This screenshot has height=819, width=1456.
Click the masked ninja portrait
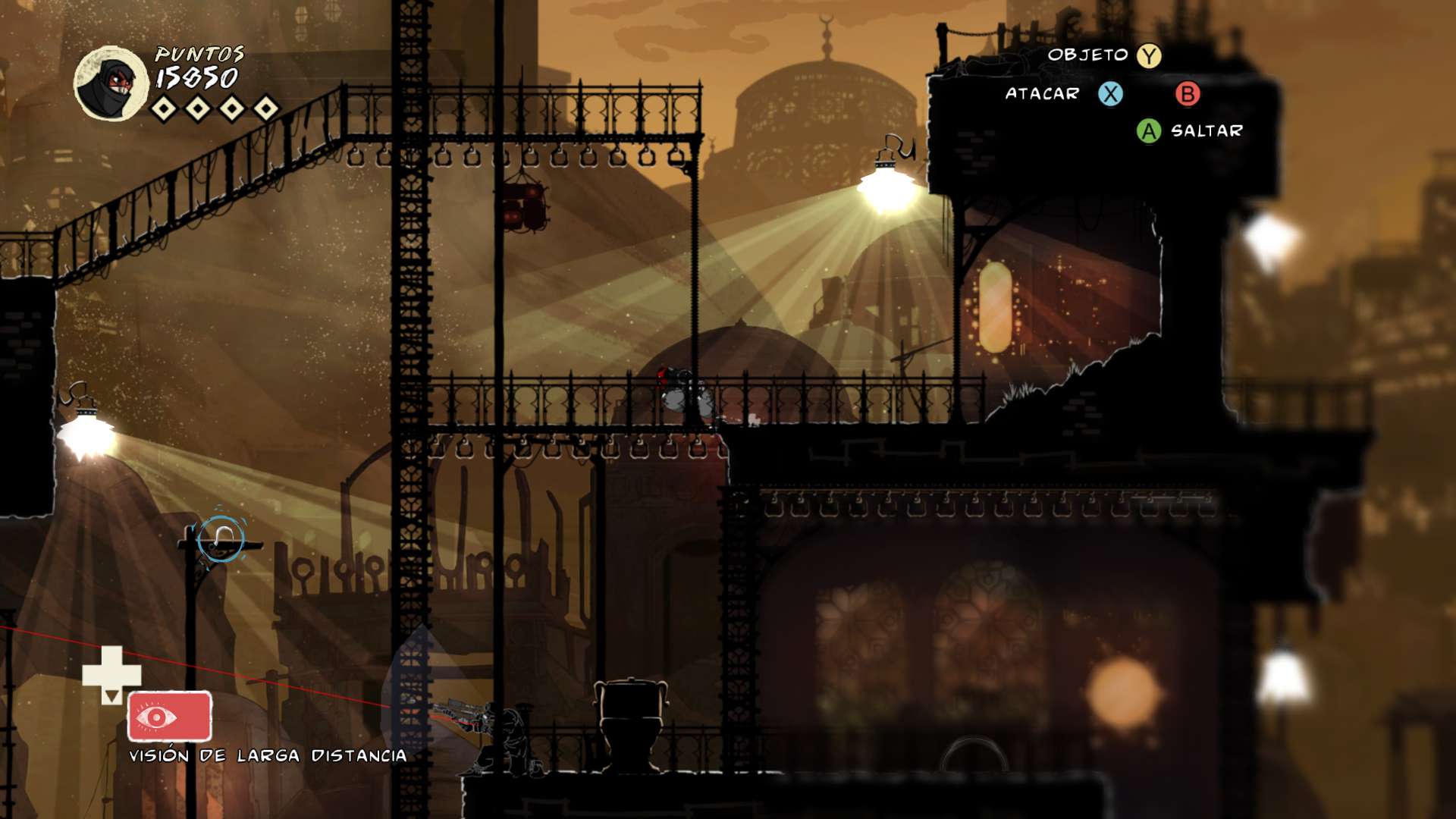pos(111,83)
